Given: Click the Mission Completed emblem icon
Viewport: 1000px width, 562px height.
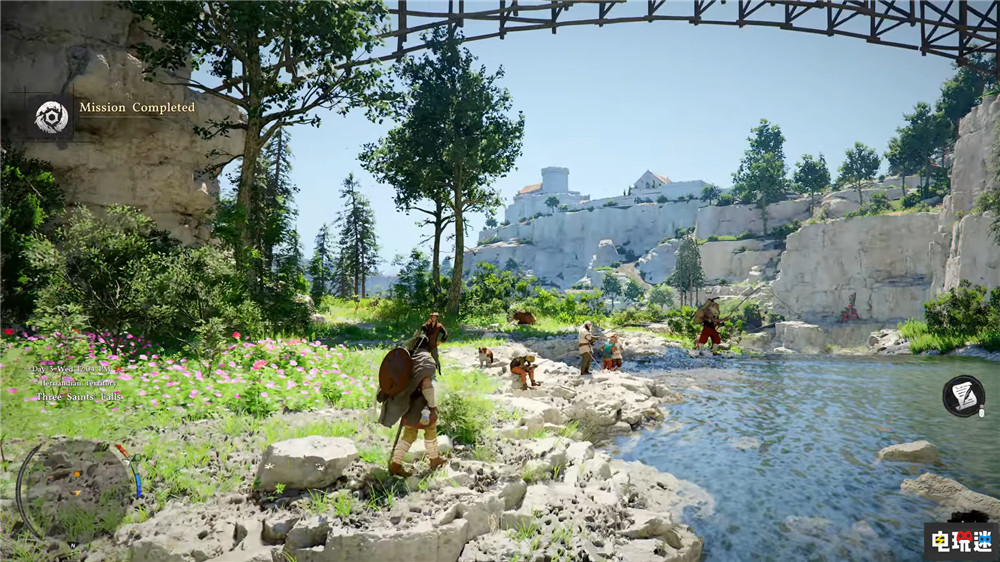Looking at the screenshot, I should click(51, 117).
